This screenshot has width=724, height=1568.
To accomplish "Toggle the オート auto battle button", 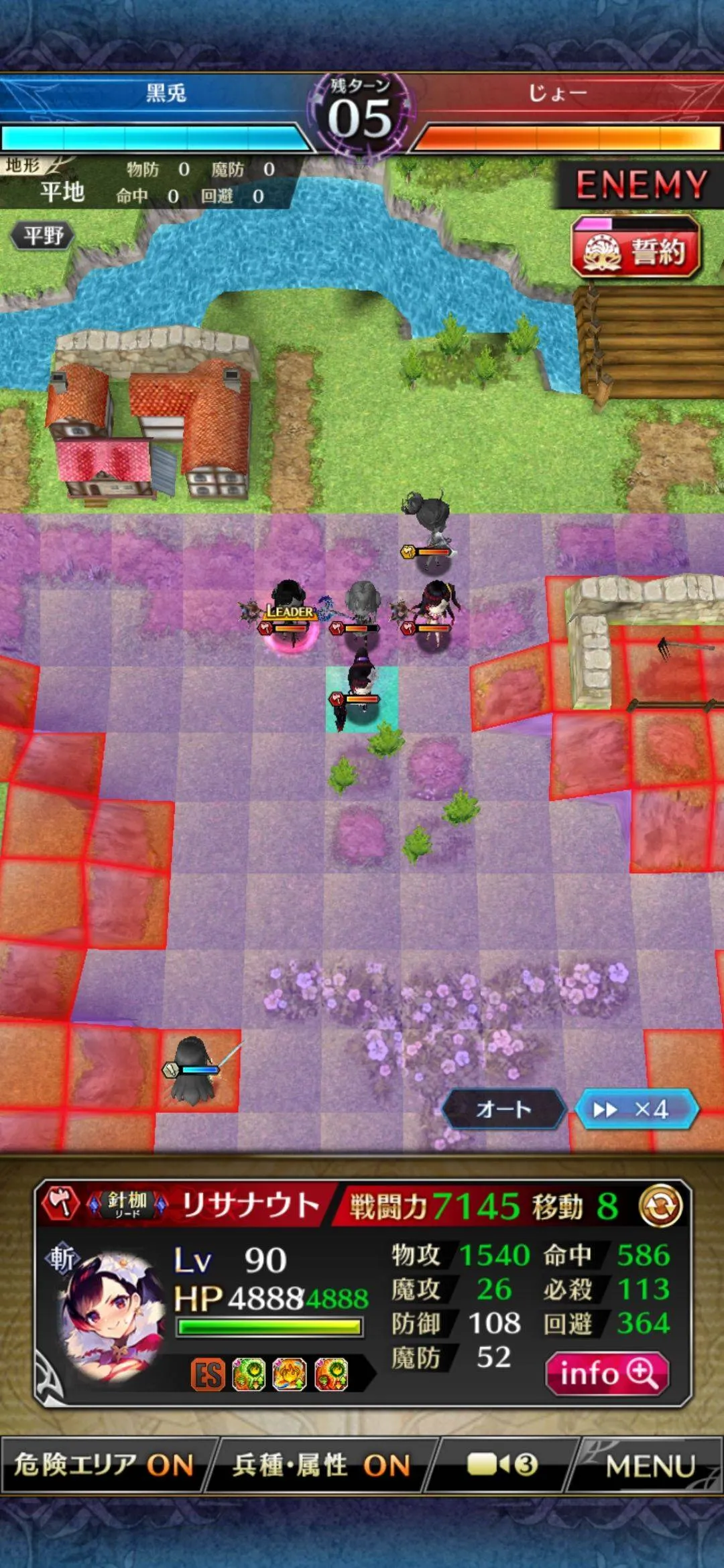I will (503, 1109).
